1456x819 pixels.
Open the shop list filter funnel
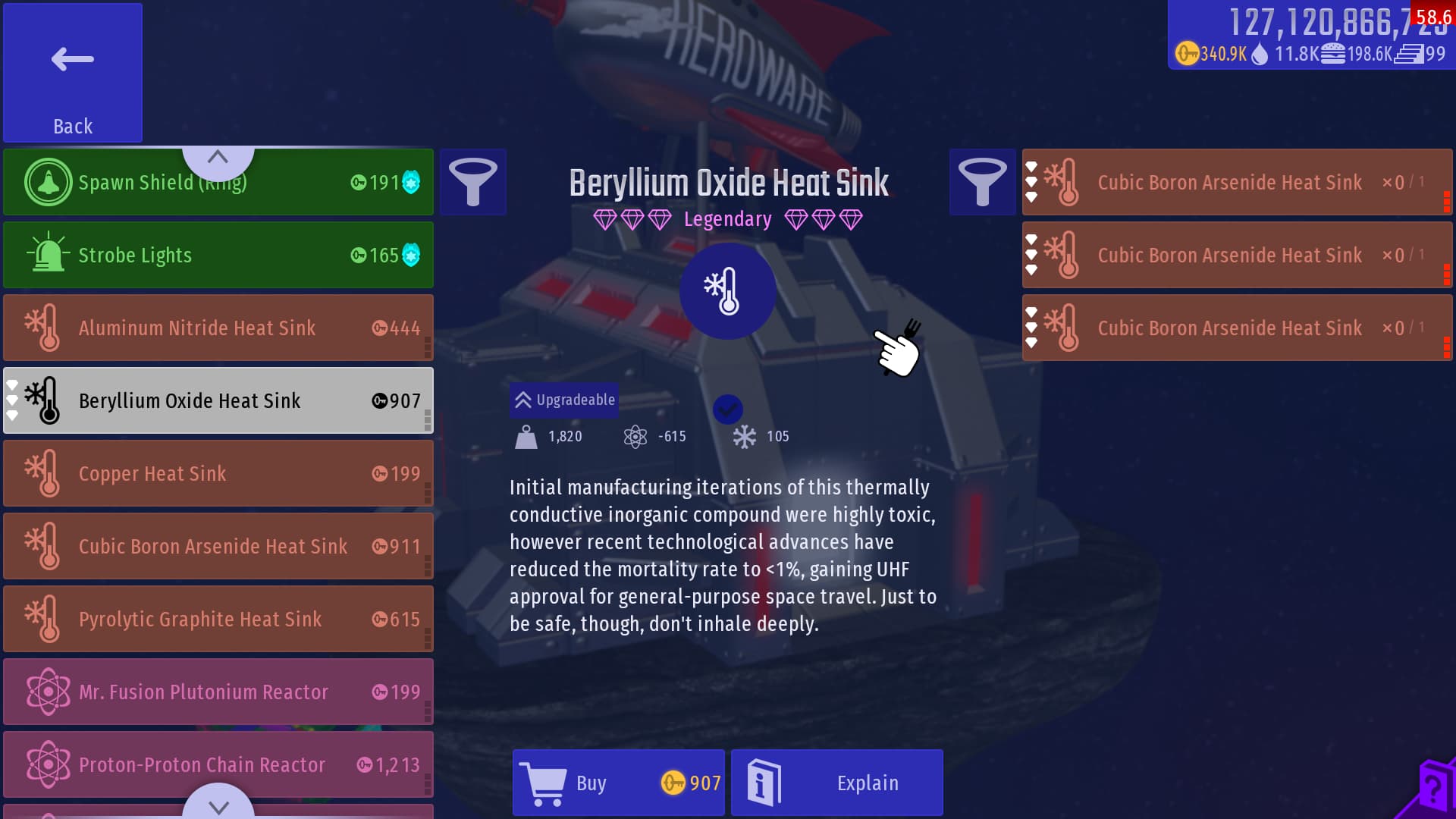pyautogui.click(x=473, y=182)
